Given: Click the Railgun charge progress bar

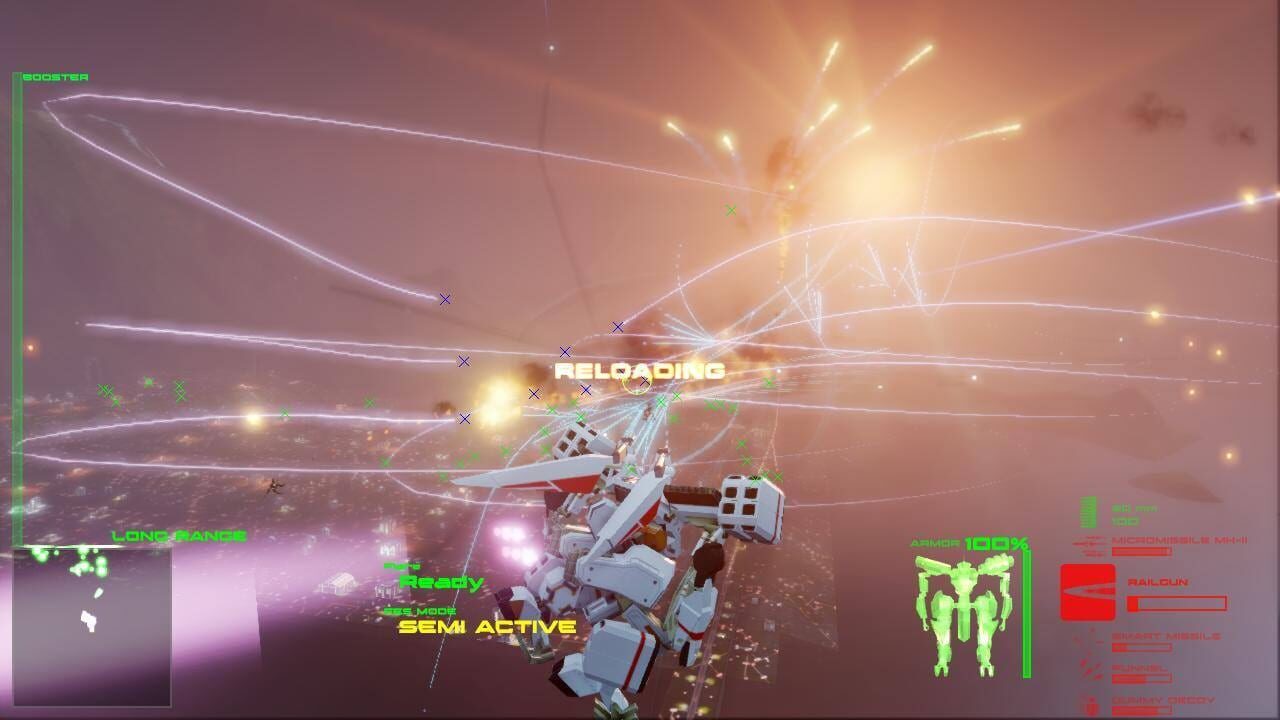Looking at the screenshot, I should 1180,603.
